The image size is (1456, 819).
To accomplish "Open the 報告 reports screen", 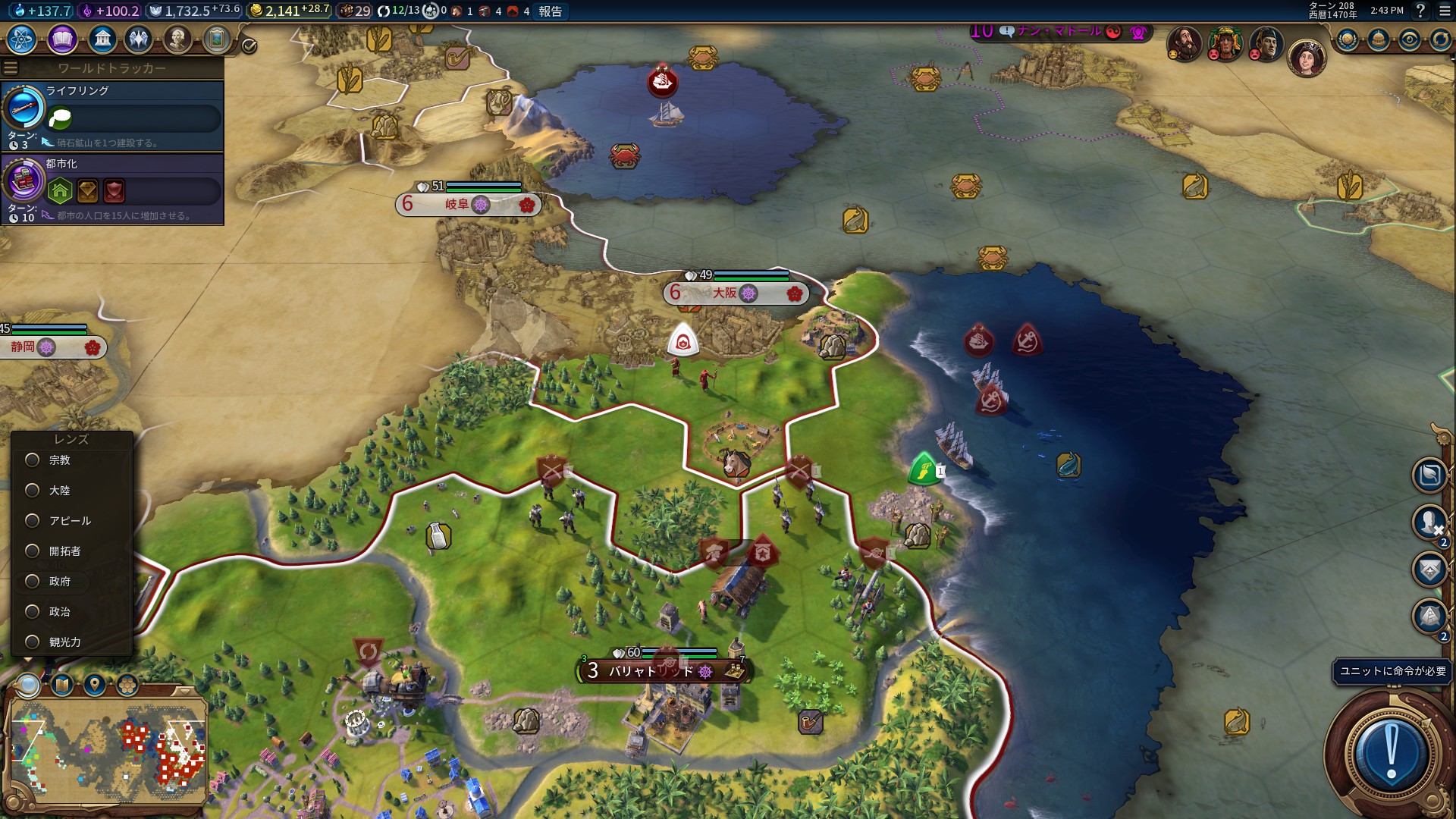I will 551,11.
